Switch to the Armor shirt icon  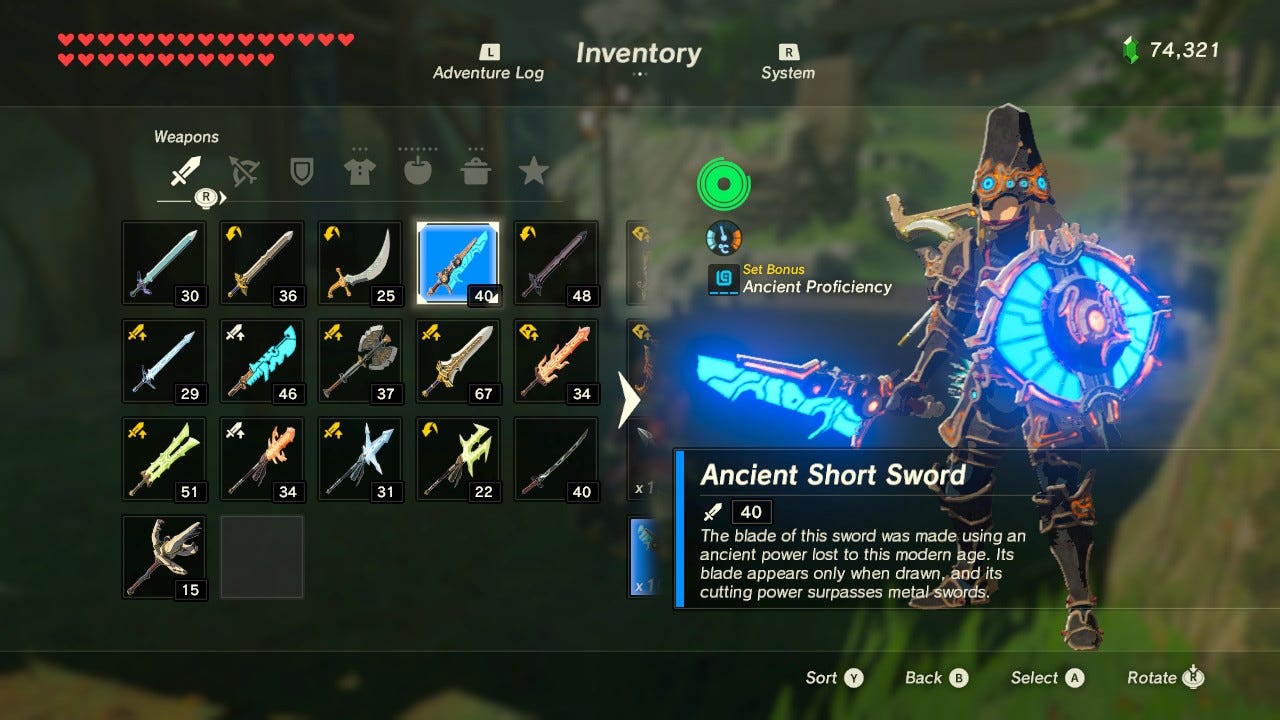click(359, 170)
